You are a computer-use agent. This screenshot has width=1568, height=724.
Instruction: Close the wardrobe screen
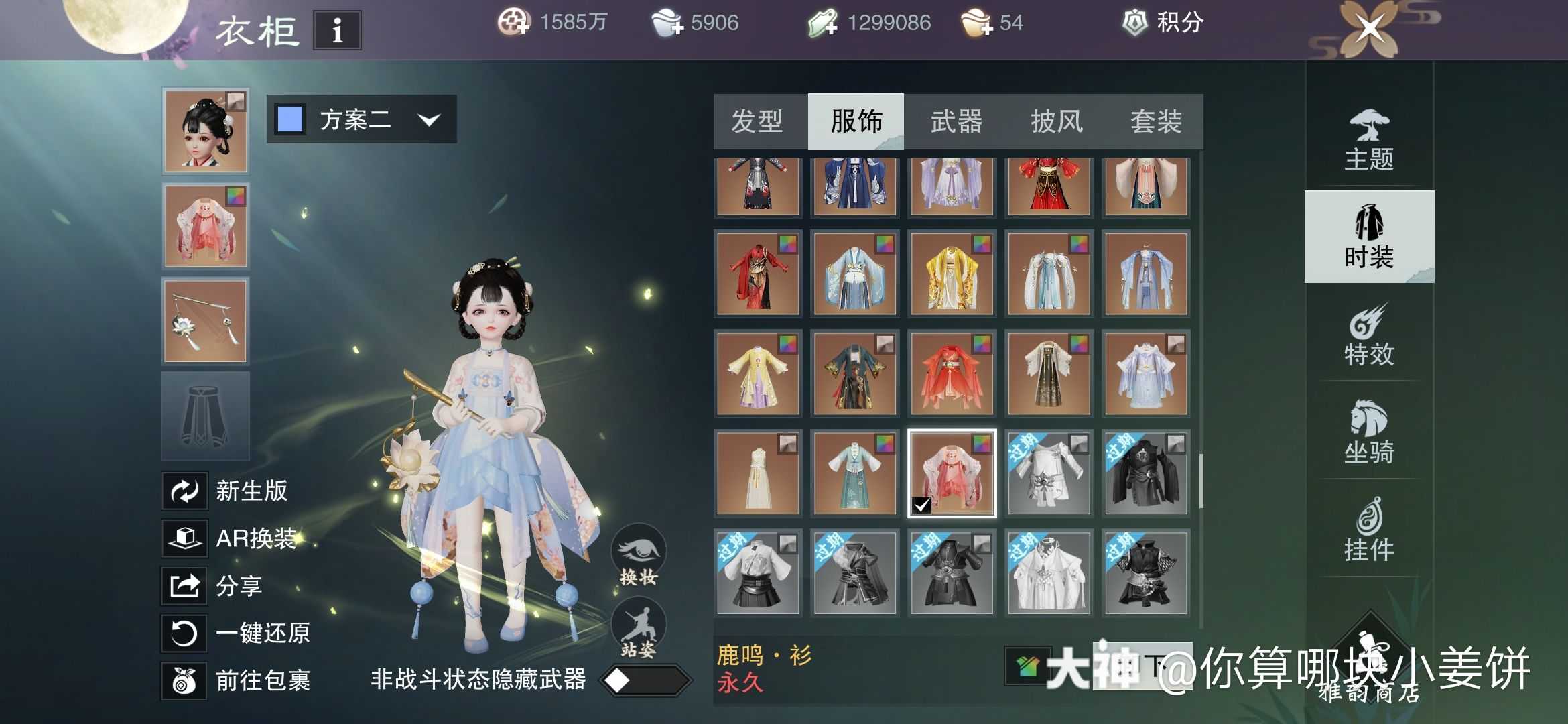[1370, 29]
